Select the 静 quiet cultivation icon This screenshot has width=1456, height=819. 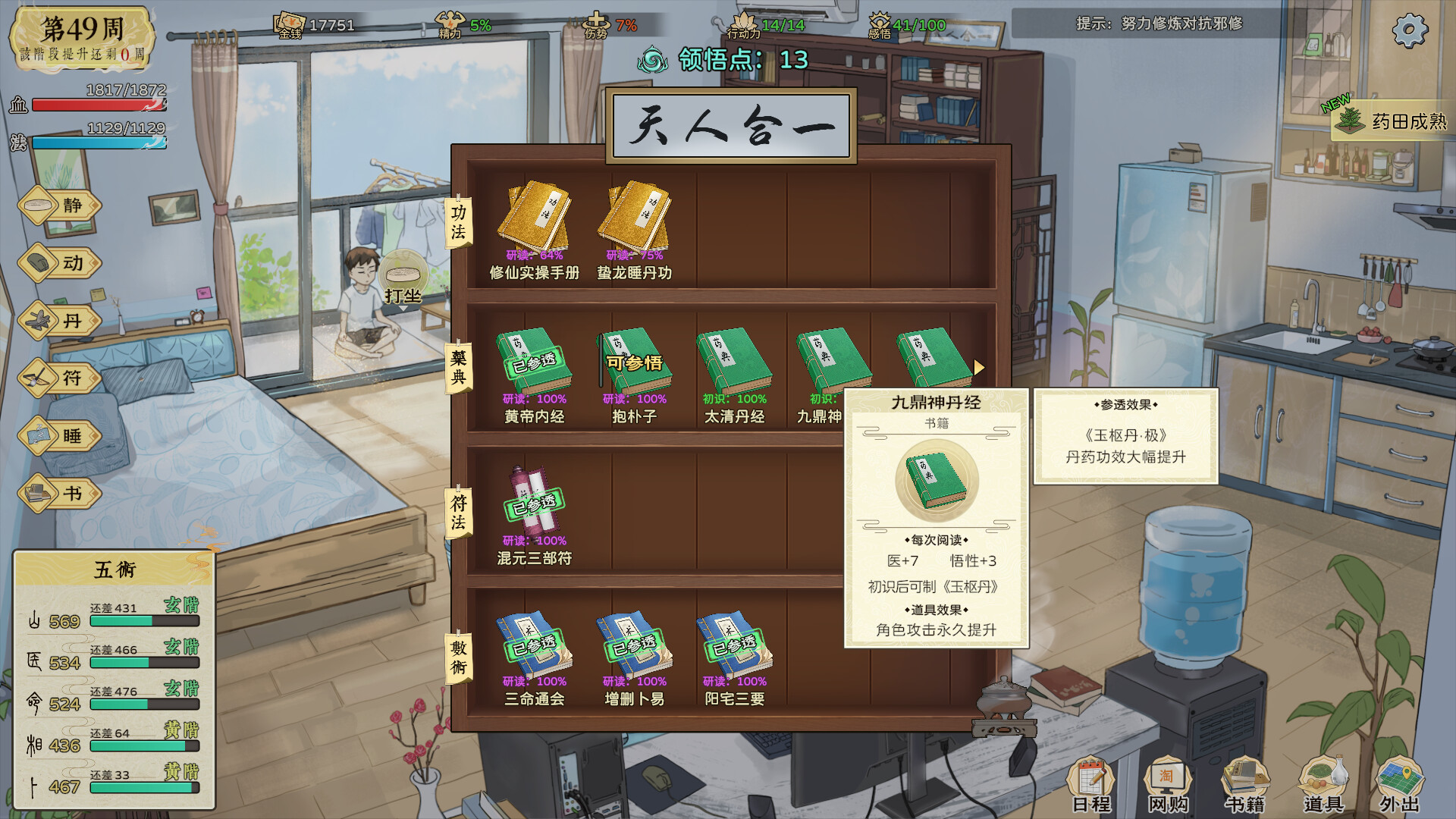(x=59, y=206)
